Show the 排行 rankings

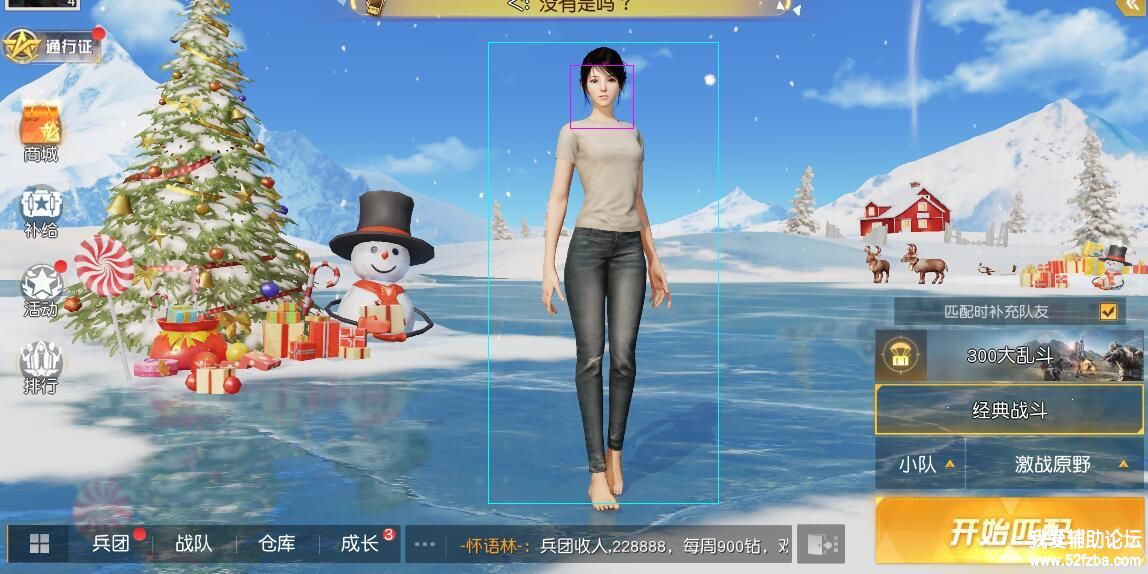pyautogui.click(x=41, y=367)
